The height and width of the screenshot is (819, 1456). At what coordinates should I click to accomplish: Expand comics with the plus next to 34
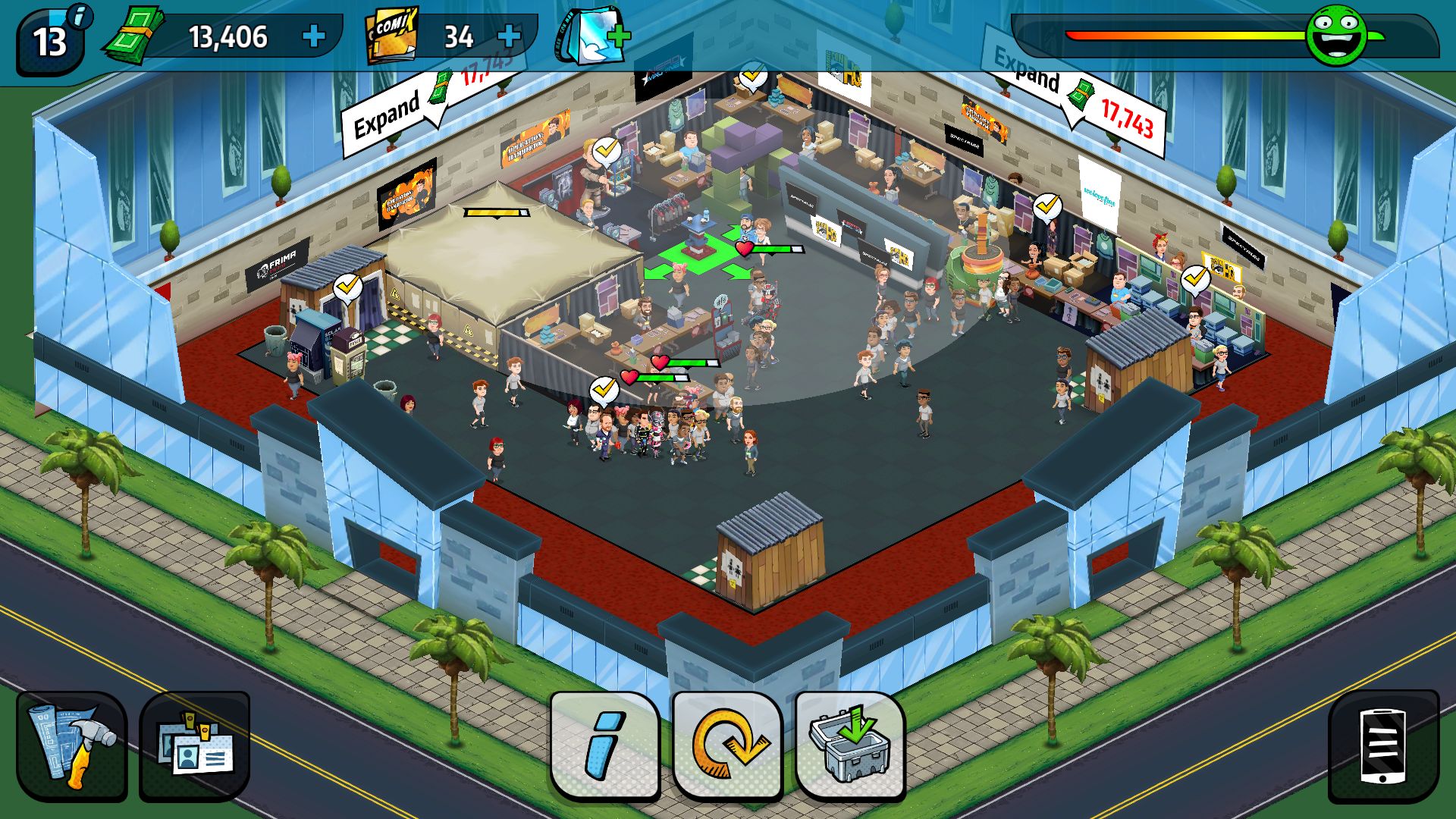510,34
